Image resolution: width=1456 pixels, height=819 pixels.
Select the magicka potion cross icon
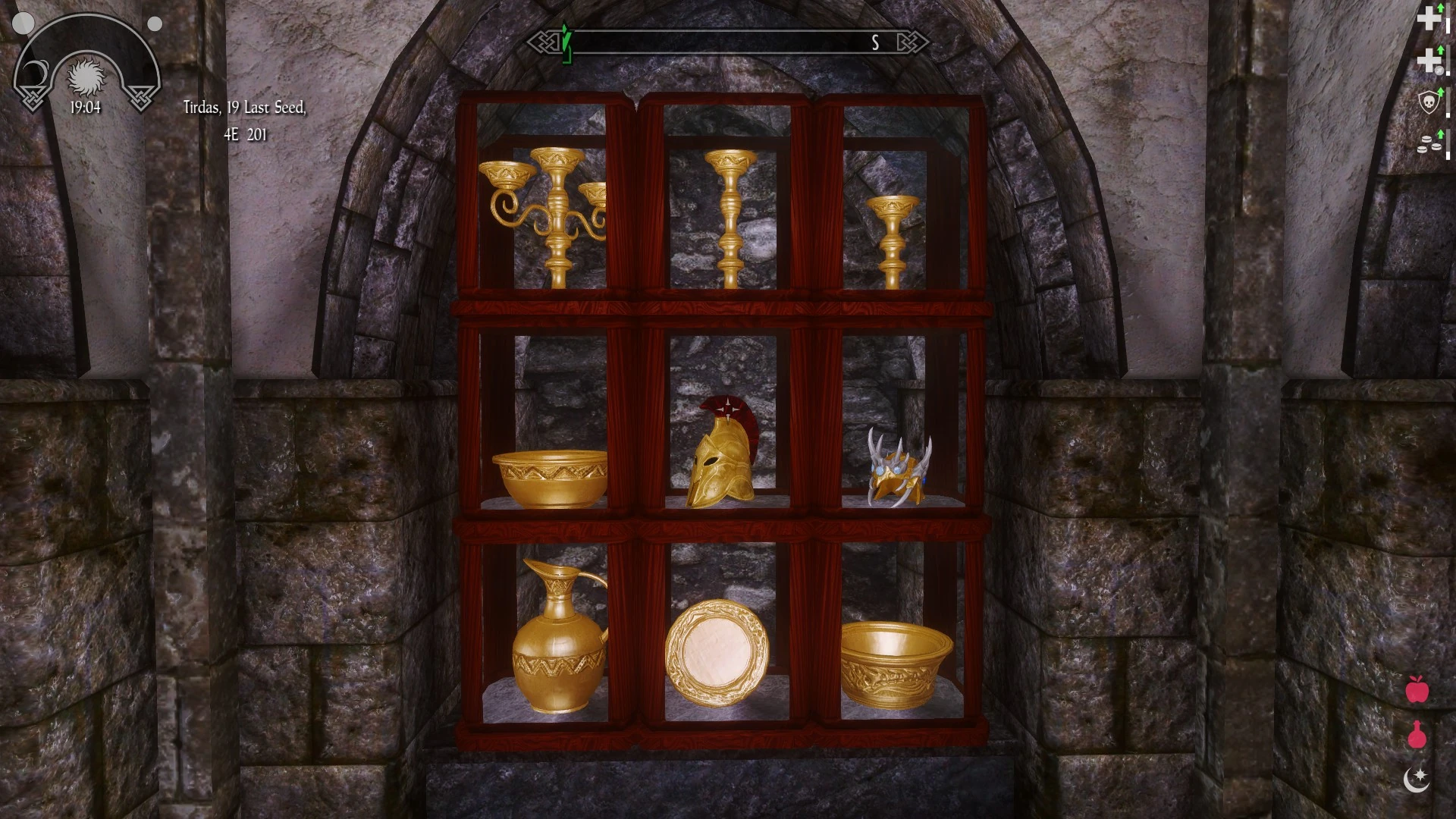[1429, 59]
